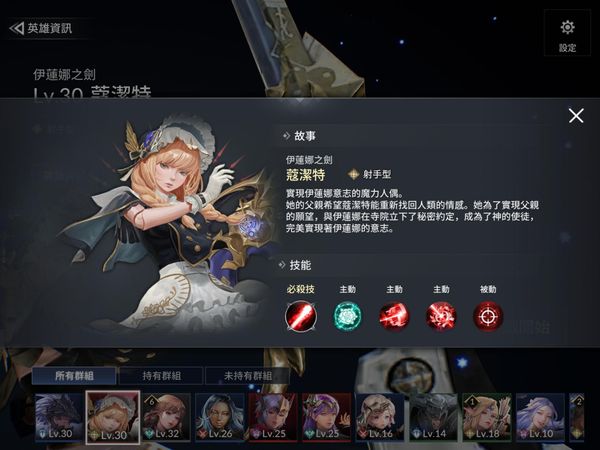This screenshot has height=450, width=600.
Task: Select the Lv.10 hero portrait
Action: [540, 417]
